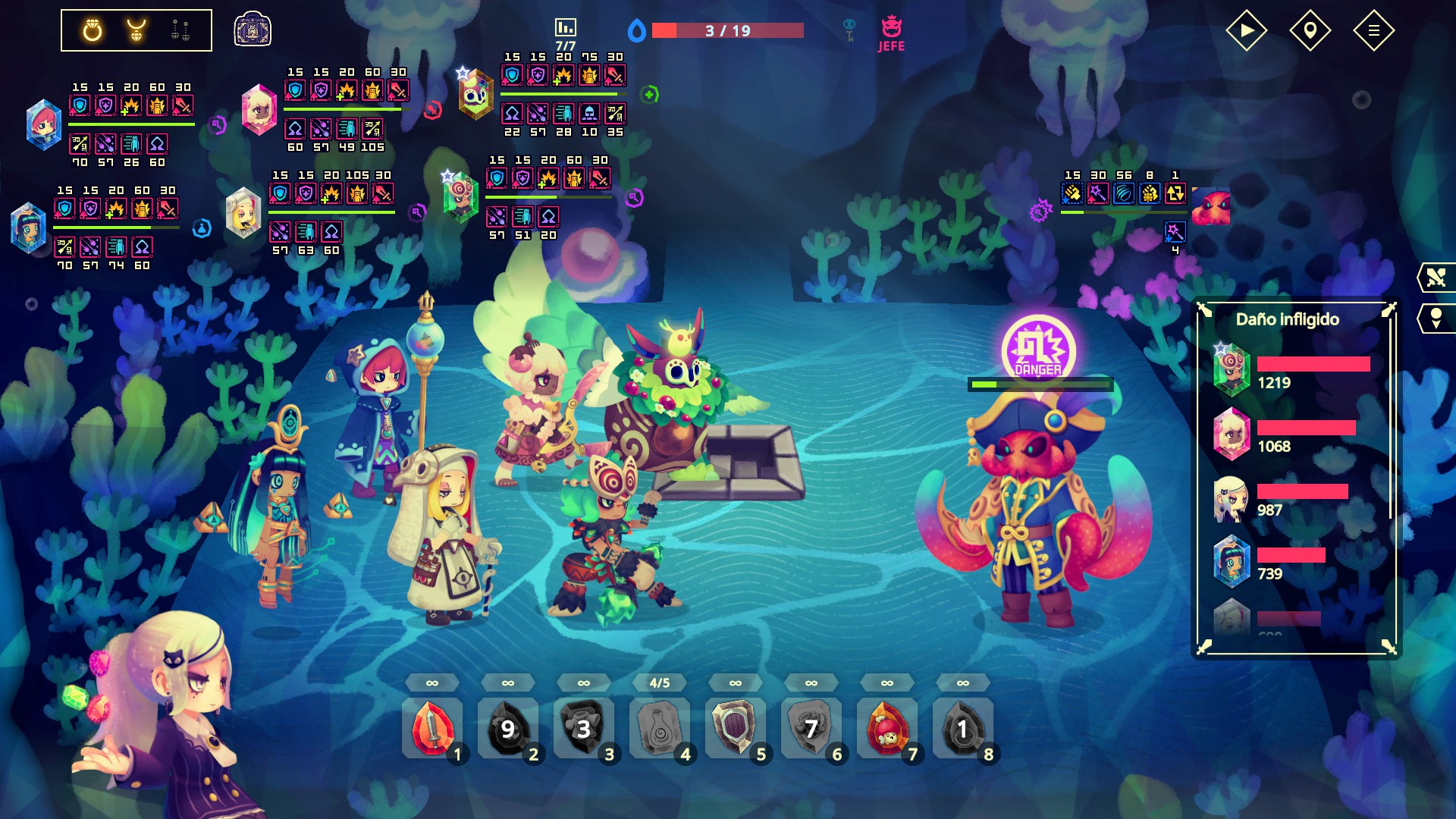Switch to the character pin side tab

pos(1436,318)
